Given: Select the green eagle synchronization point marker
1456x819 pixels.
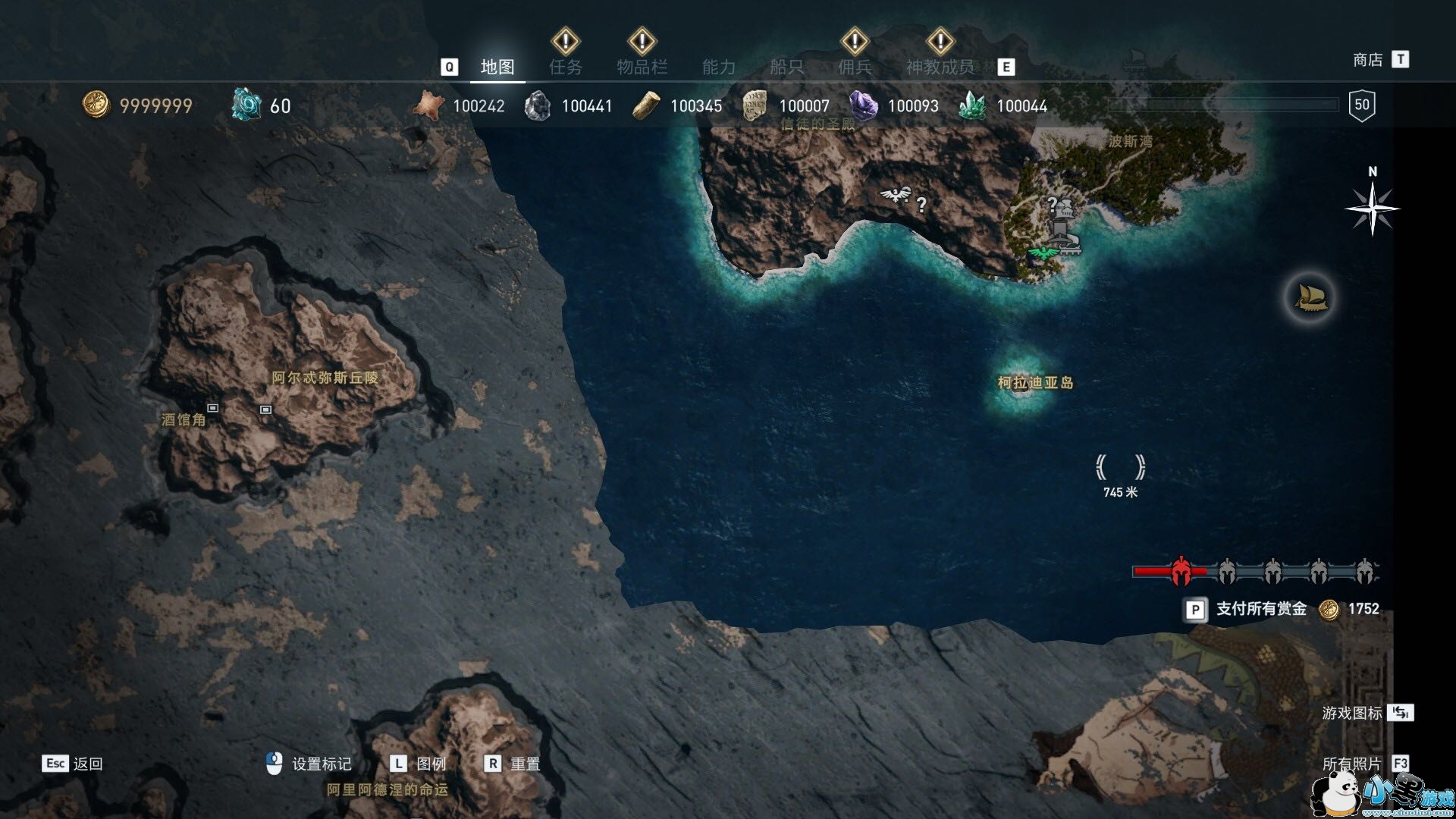Looking at the screenshot, I should [1044, 252].
